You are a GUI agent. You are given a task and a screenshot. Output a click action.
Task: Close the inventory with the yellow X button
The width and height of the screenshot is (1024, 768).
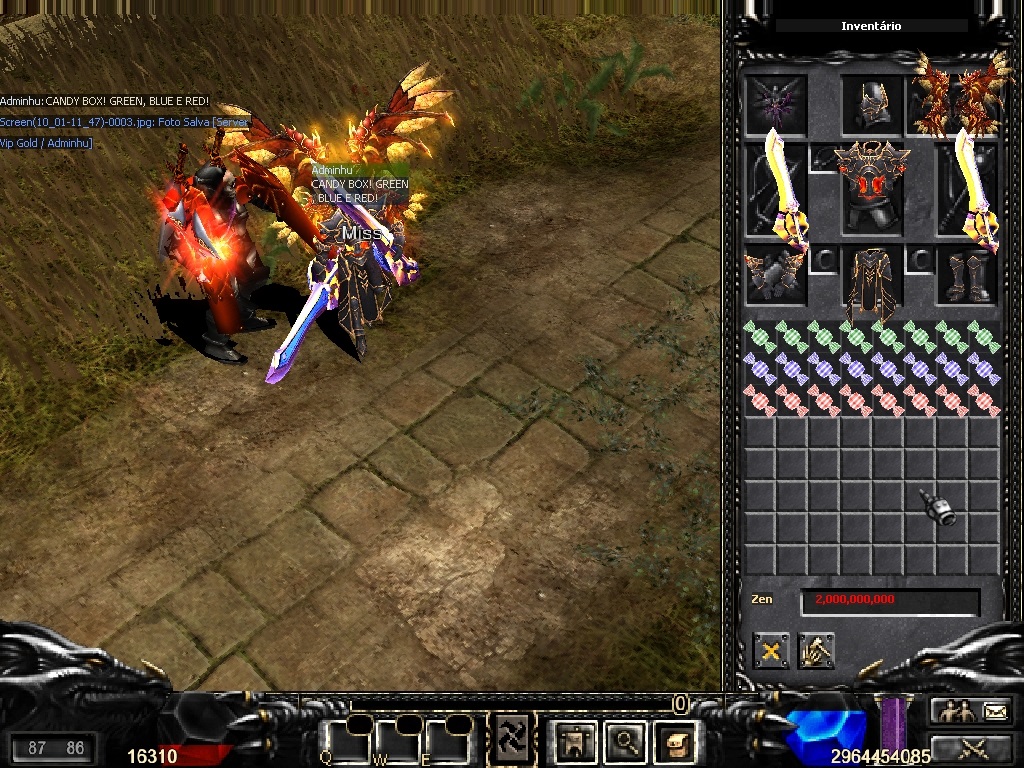771,651
